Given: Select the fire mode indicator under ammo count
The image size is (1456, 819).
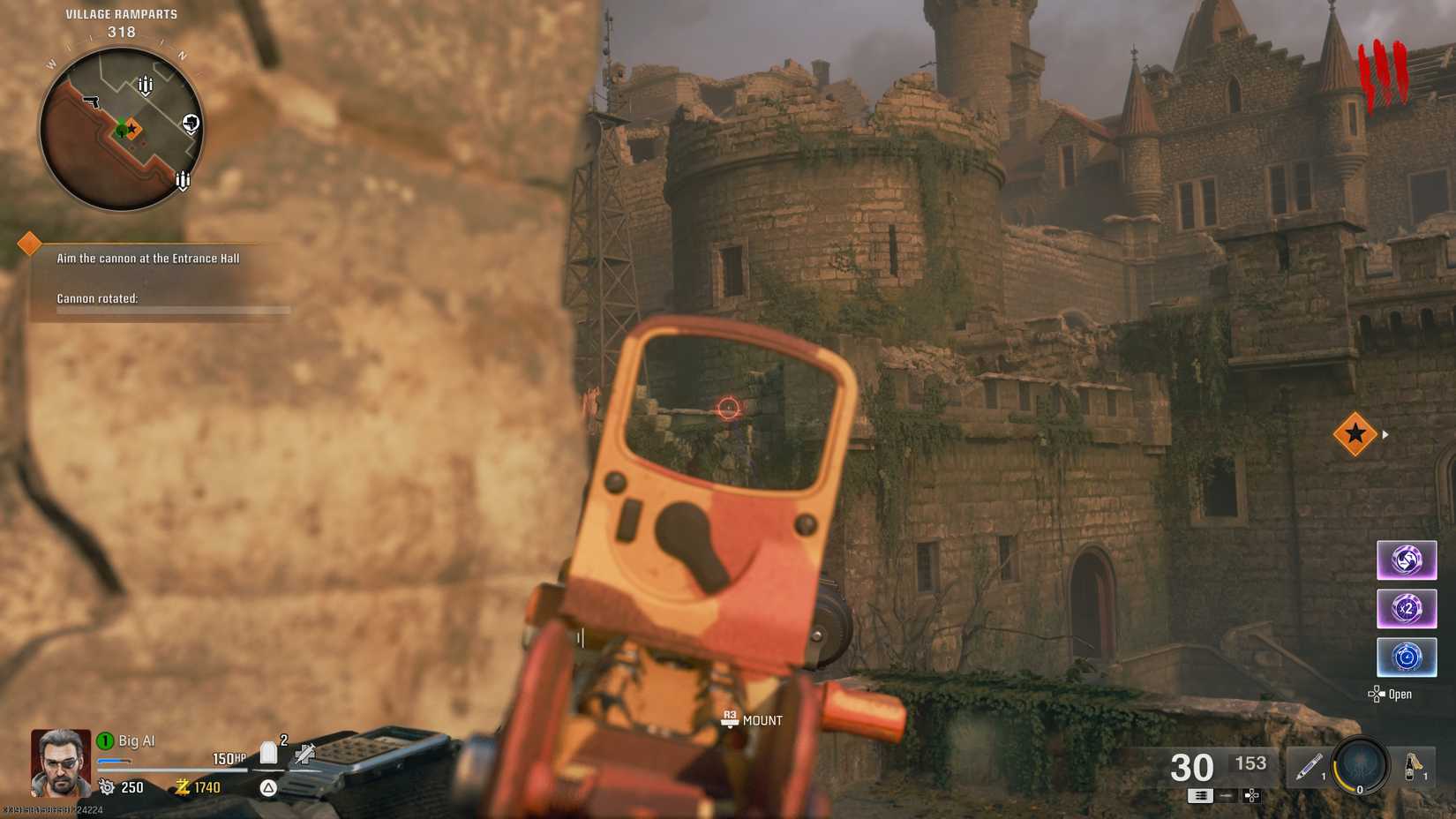Looking at the screenshot, I should coord(1202,795).
